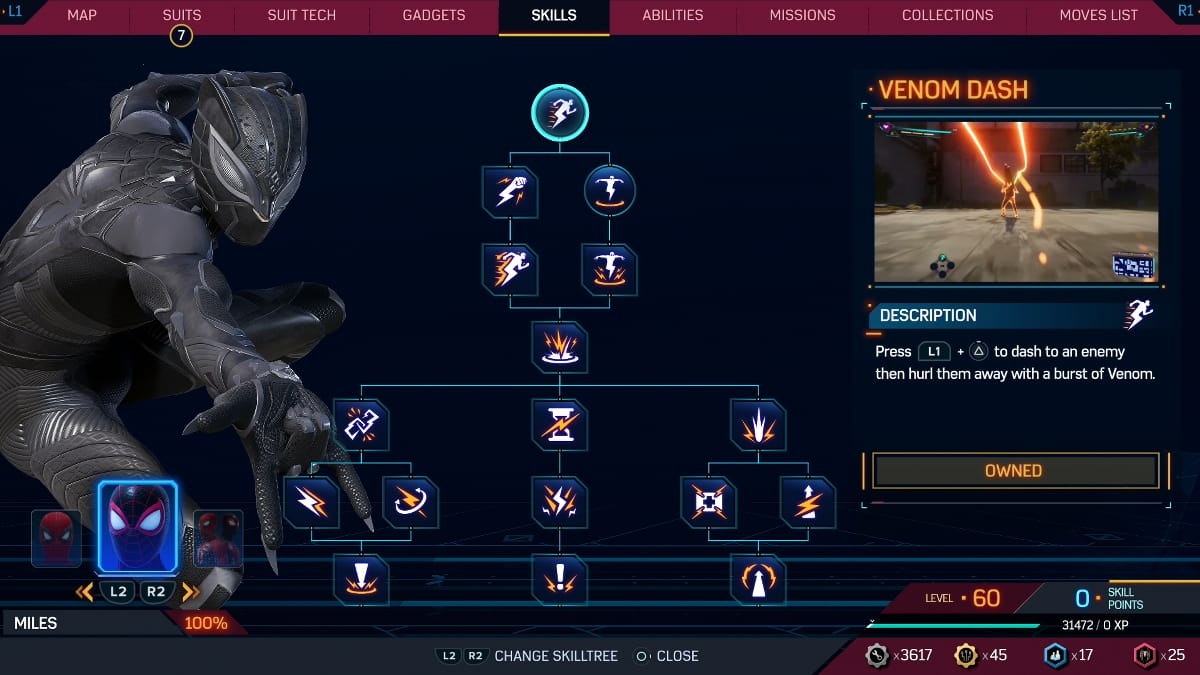Select the Venom Dash running skill node
Viewport: 1200px width, 675px height.
[x=560, y=111]
